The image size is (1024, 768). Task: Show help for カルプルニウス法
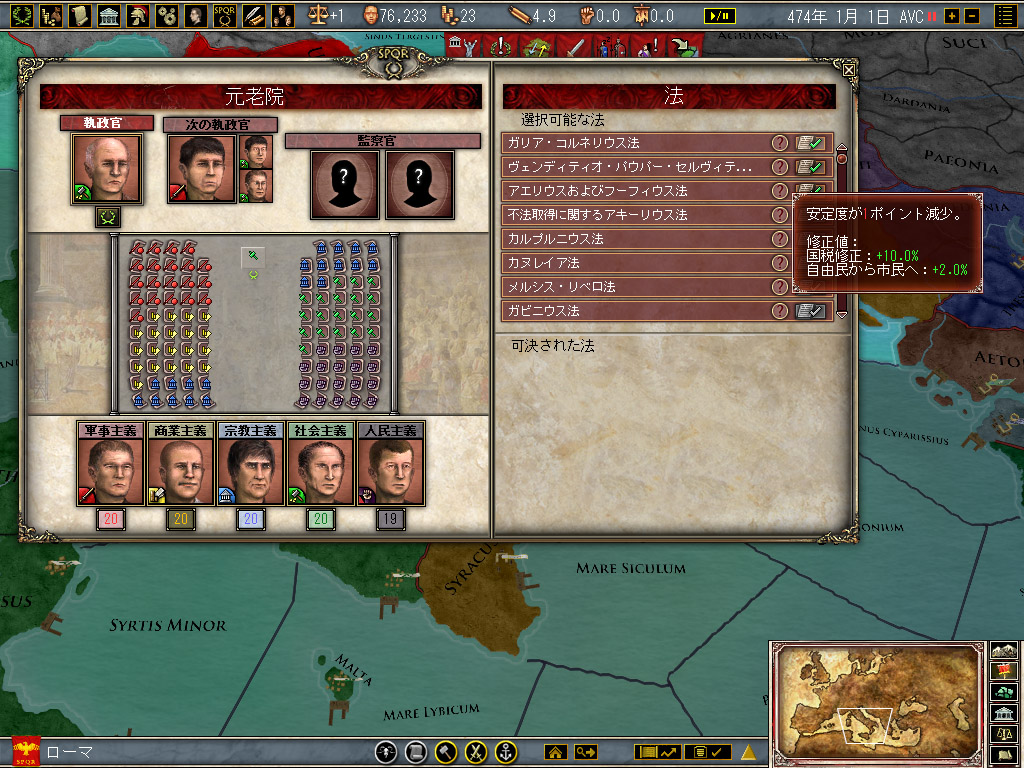pyautogui.click(x=780, y=239)
